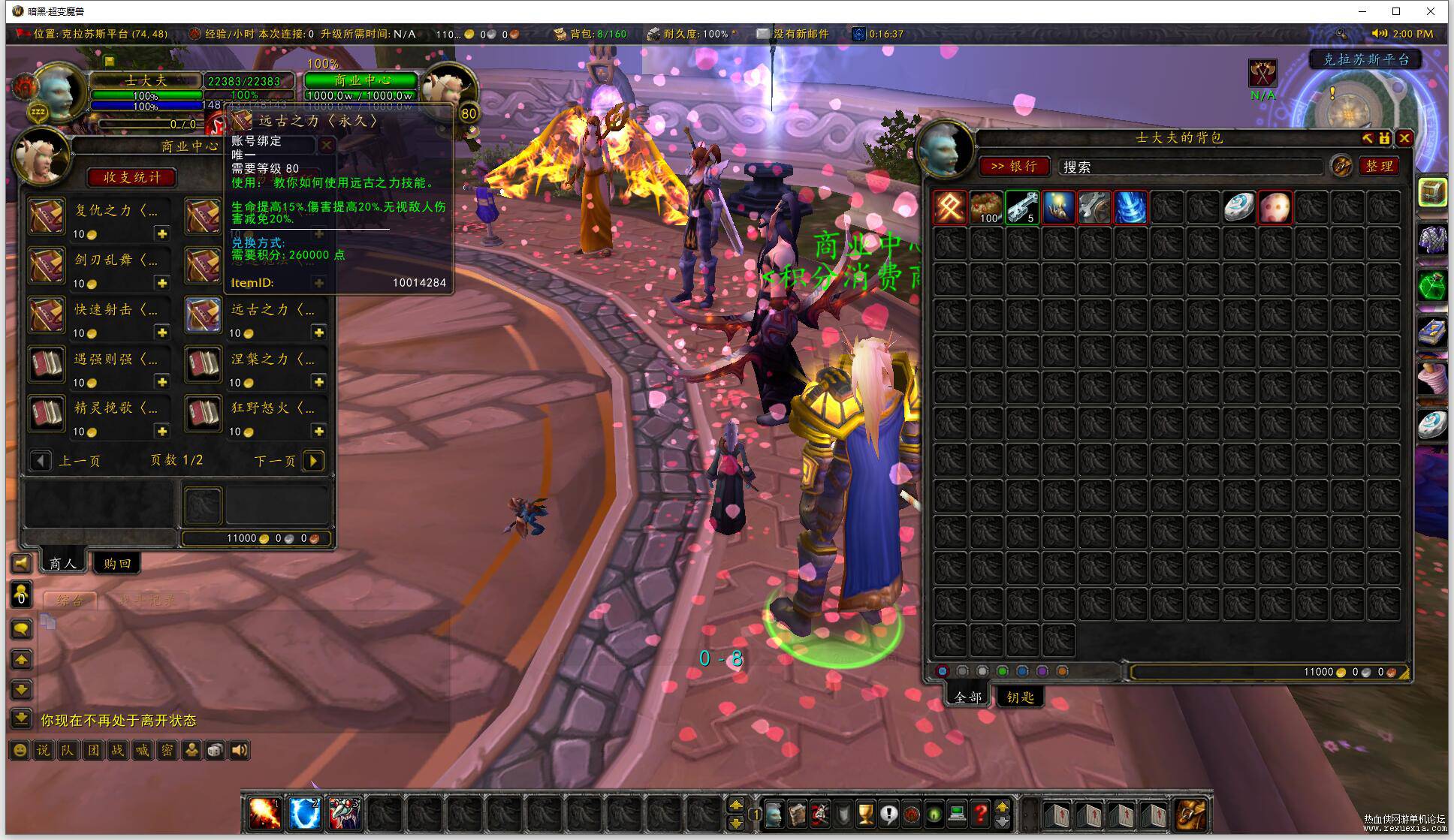
Task: Open the 收支统计 income statistics button
Action: [x=131, y=177]
